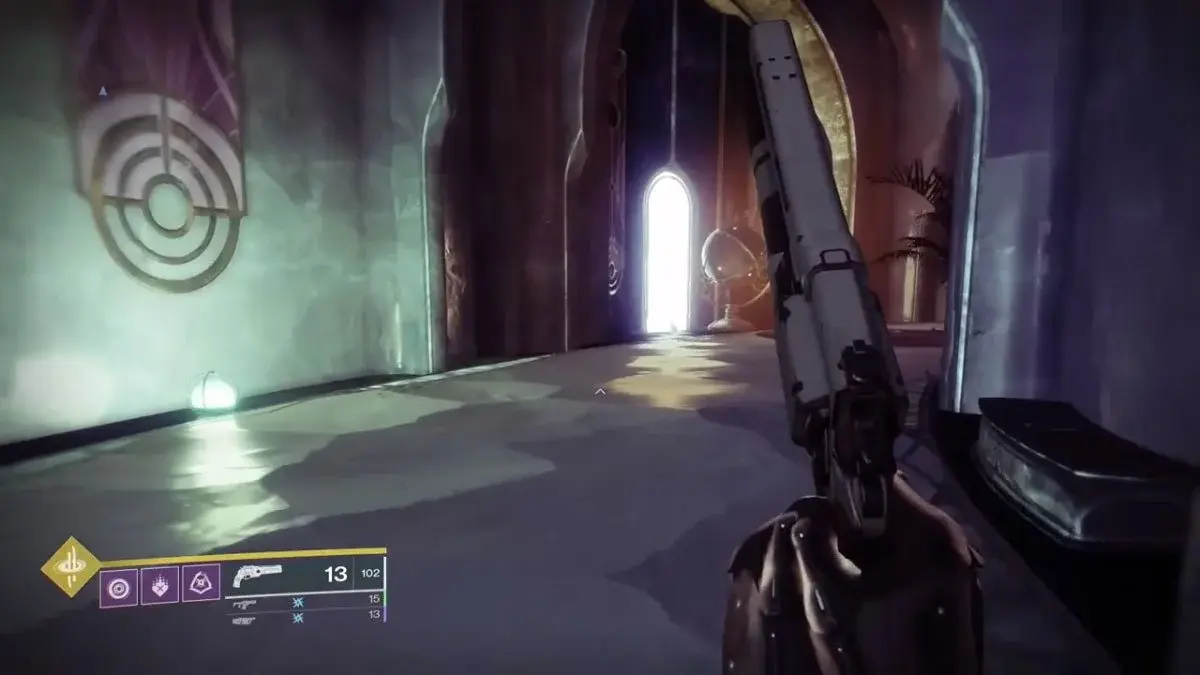Select the equipped hand cannon weapon icon
This screenshot has width=1200, height=675.
[257, 575]
